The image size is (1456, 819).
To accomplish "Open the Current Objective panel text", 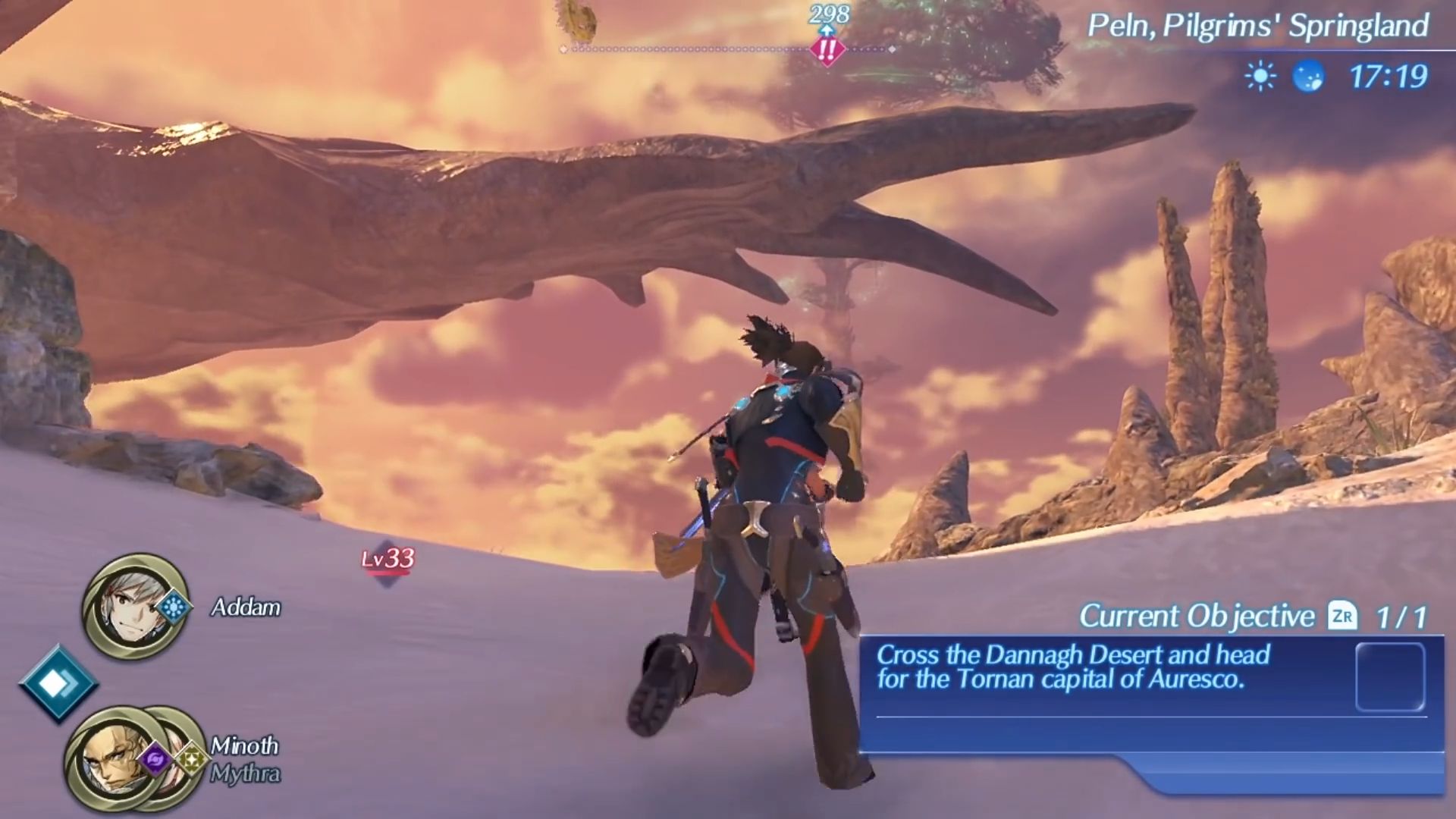I will [x=1072, y=667].
